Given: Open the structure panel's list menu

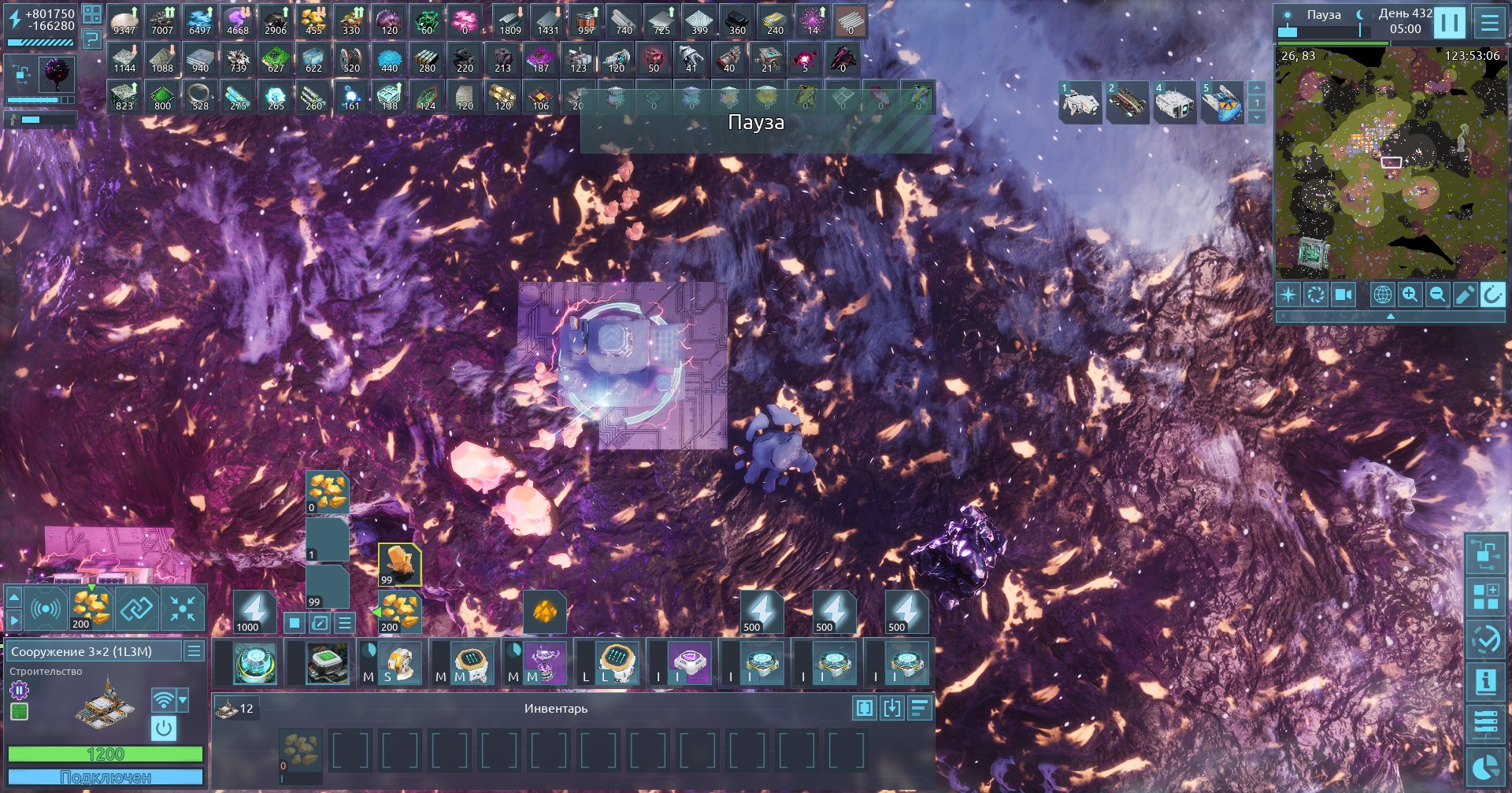Looking at the screenshot, I should coord(194,651).
